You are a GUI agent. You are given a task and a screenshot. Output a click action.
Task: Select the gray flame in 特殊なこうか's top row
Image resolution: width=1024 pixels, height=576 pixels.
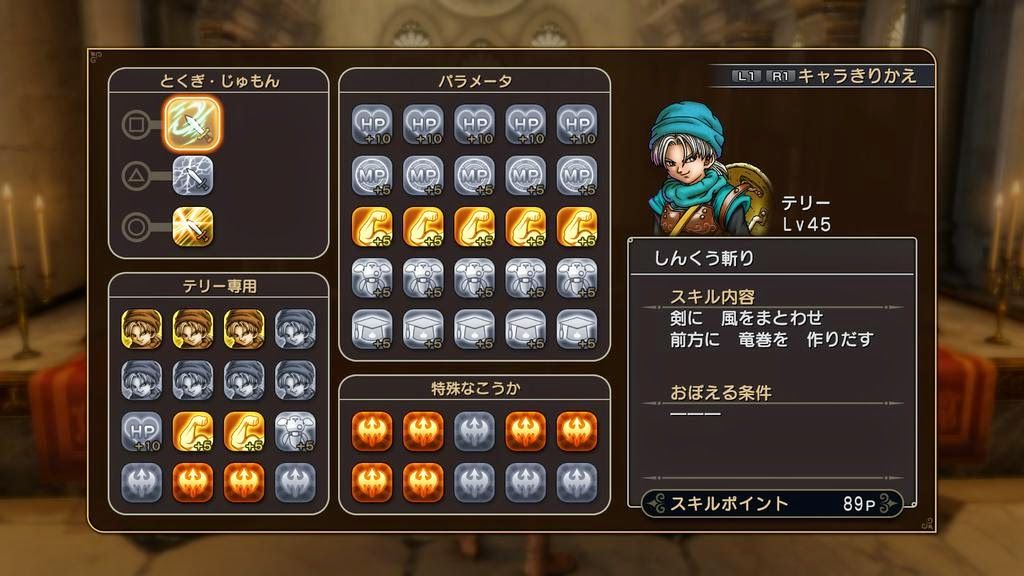tap(474, 430)
